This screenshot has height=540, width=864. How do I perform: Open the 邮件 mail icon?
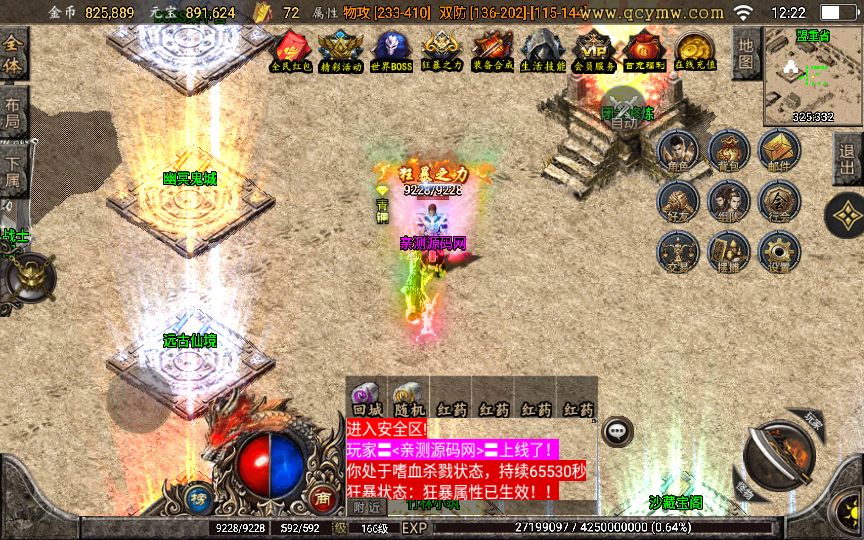pos(779,152)
